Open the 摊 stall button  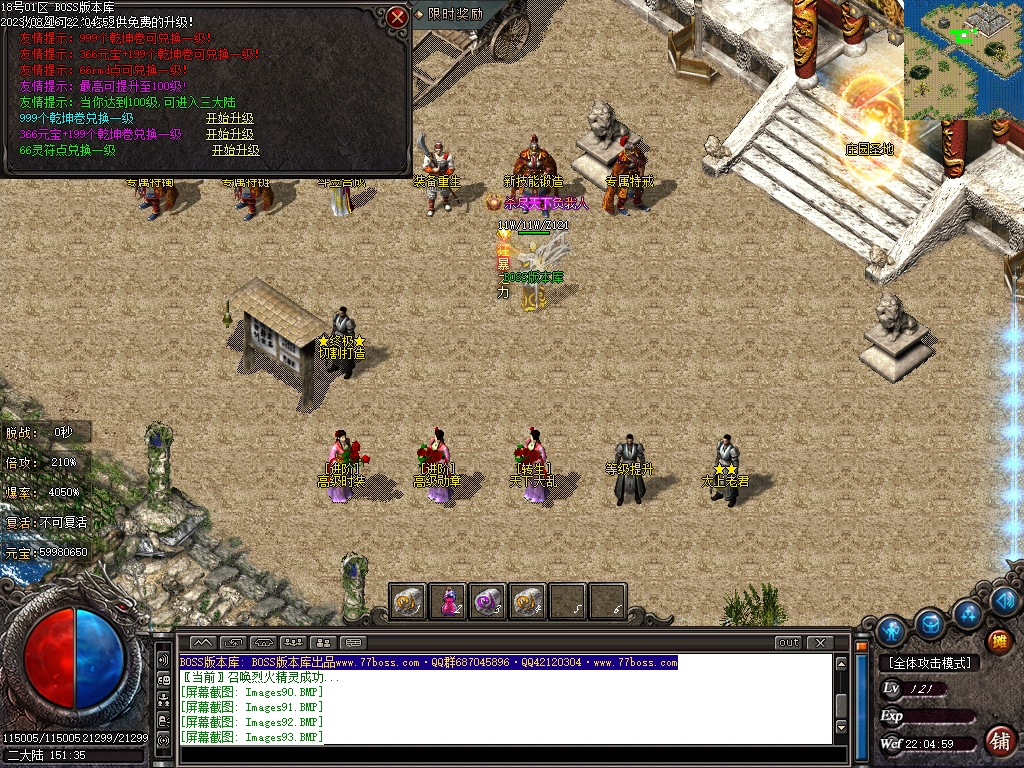(x=998, y=642)
